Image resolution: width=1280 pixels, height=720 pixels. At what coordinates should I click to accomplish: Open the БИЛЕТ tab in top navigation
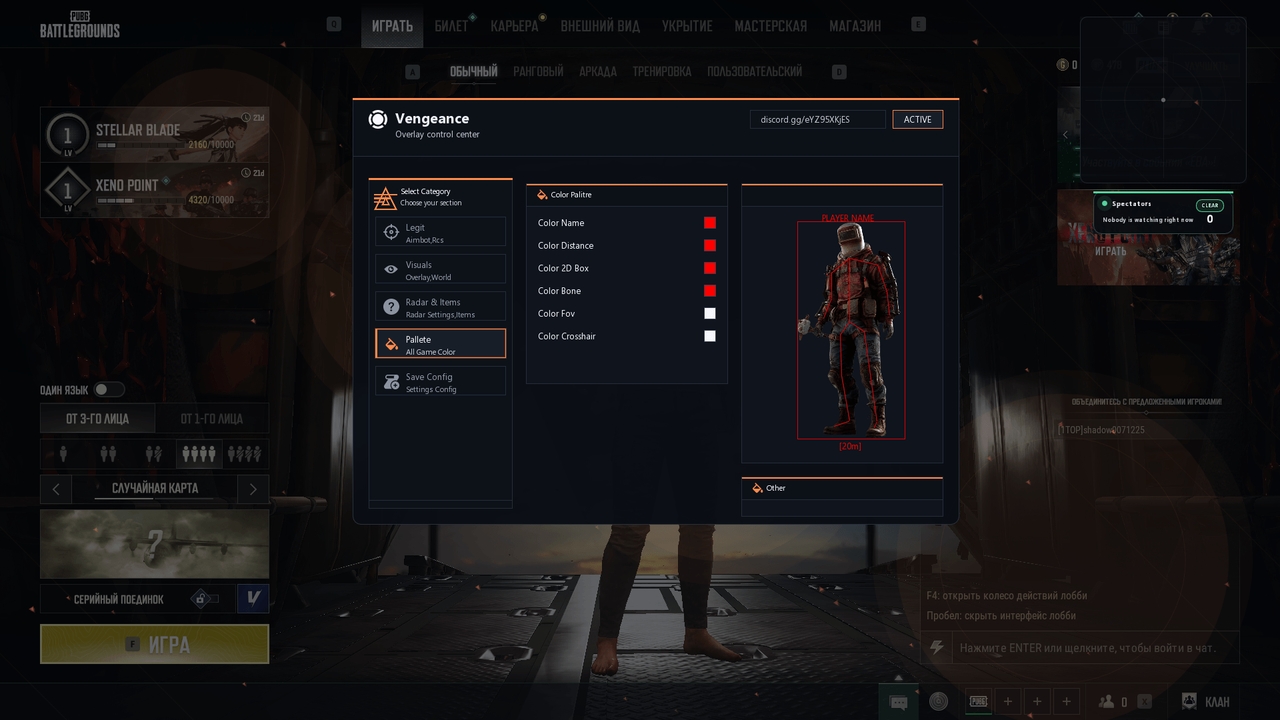coord(451,26)
